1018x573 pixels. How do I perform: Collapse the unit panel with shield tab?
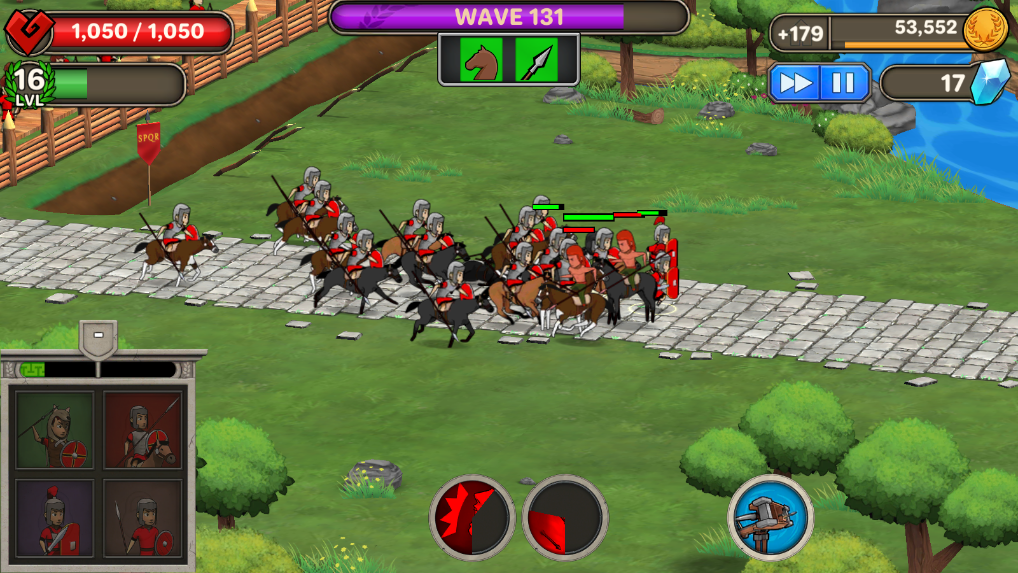pyautogui.click(x=98, y=338)
